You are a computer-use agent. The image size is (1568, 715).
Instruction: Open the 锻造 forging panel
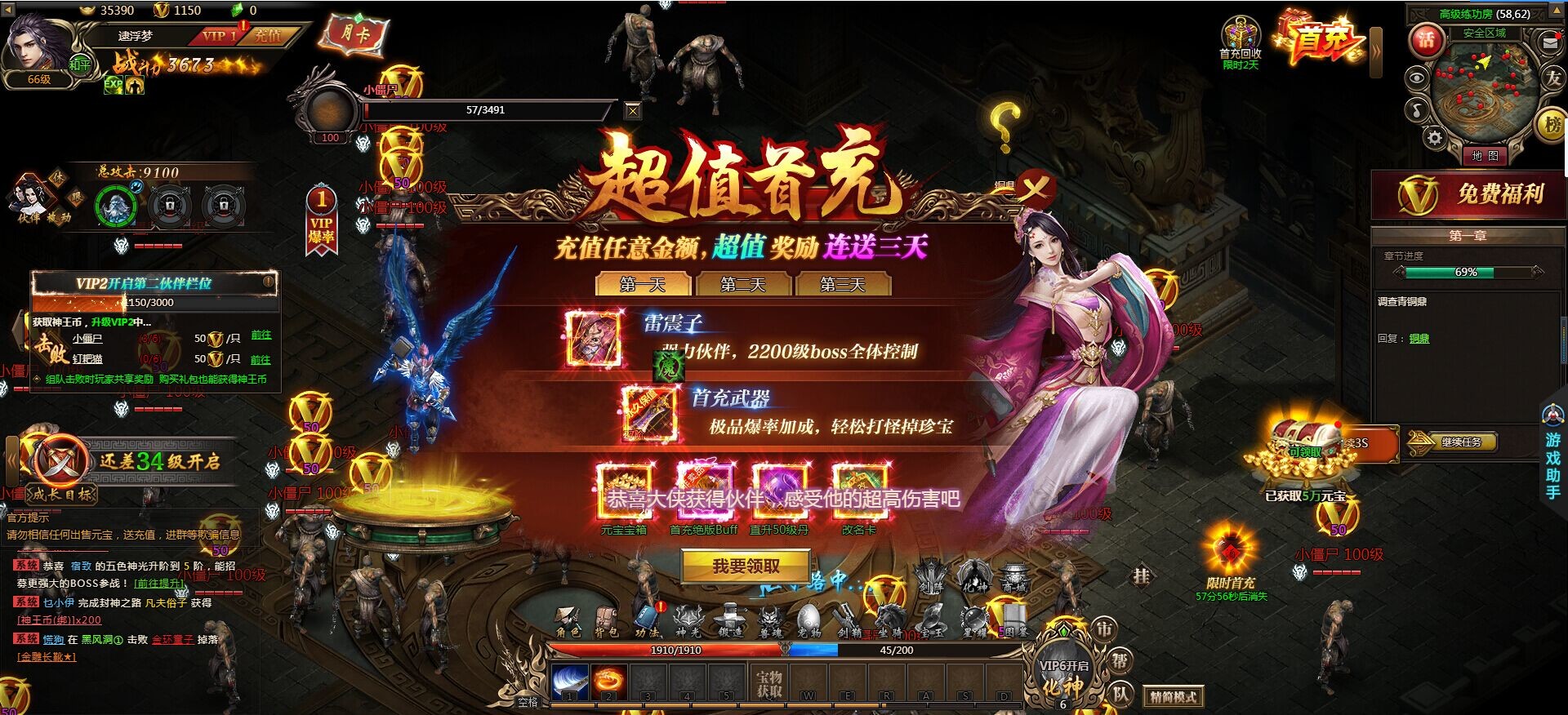[731, 614]
